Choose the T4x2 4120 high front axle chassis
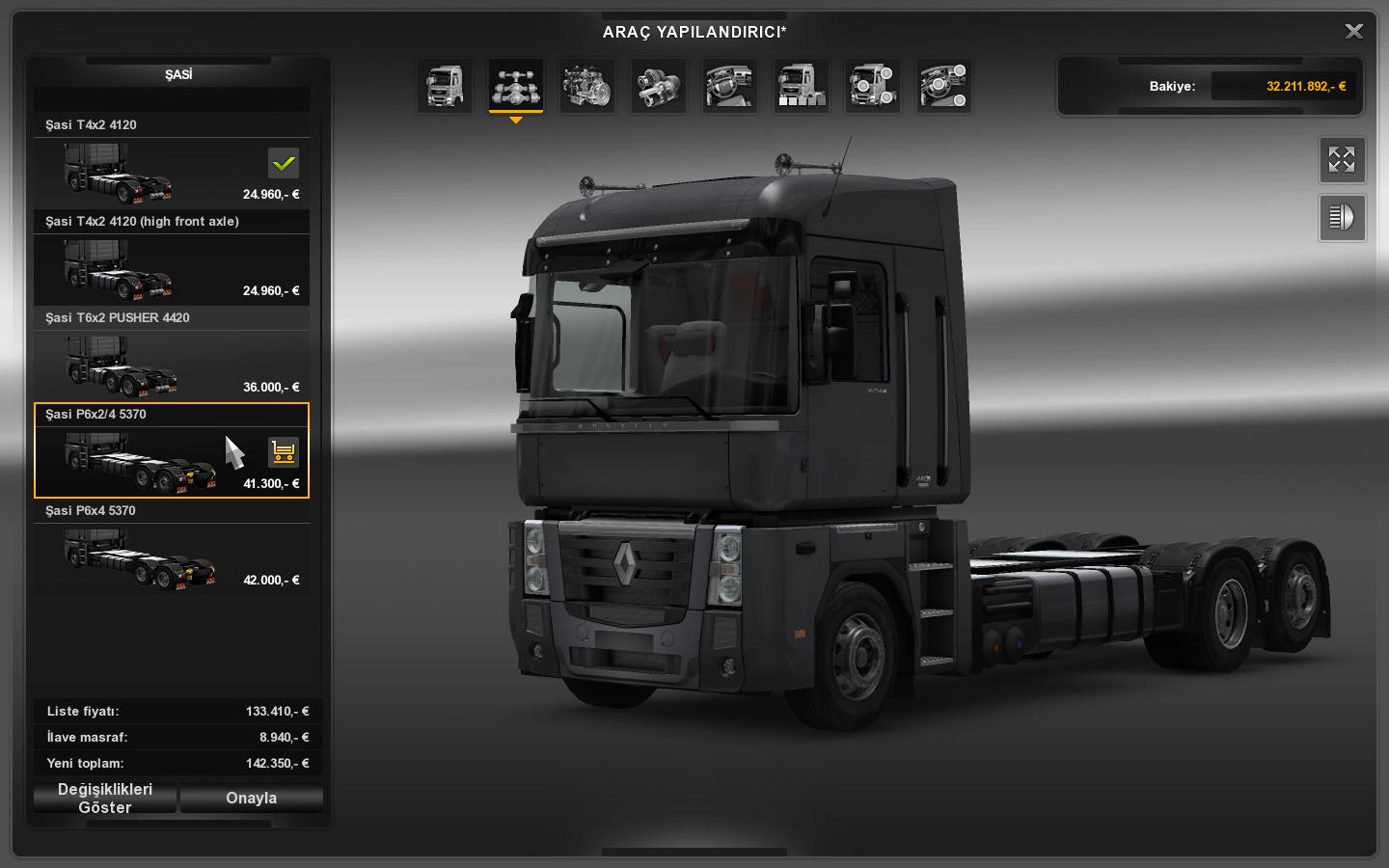Image resolution: width=1389 pixels, height=868 pixels. 172,268
